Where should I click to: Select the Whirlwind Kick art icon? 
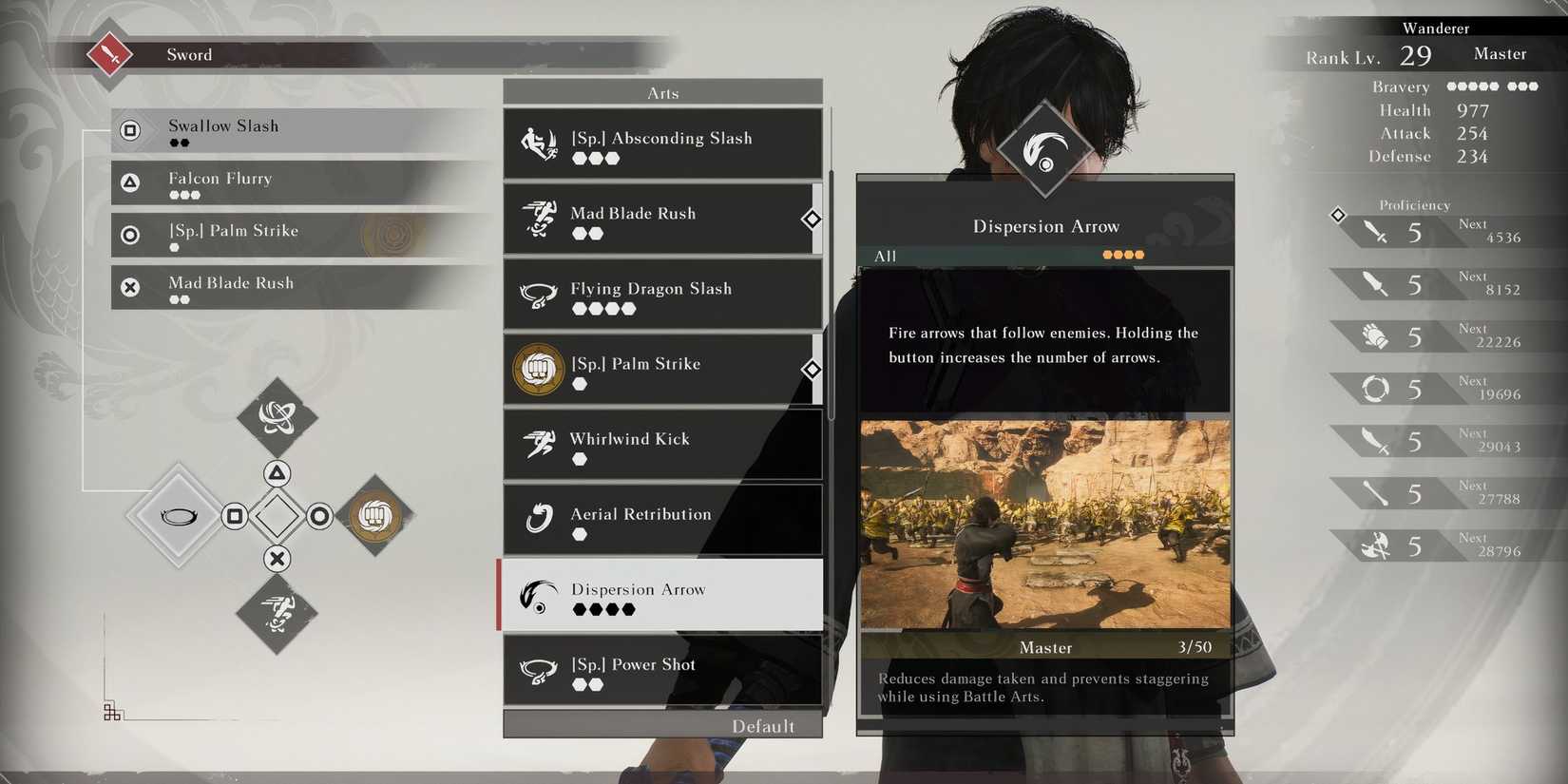click(x=539, y=444)
